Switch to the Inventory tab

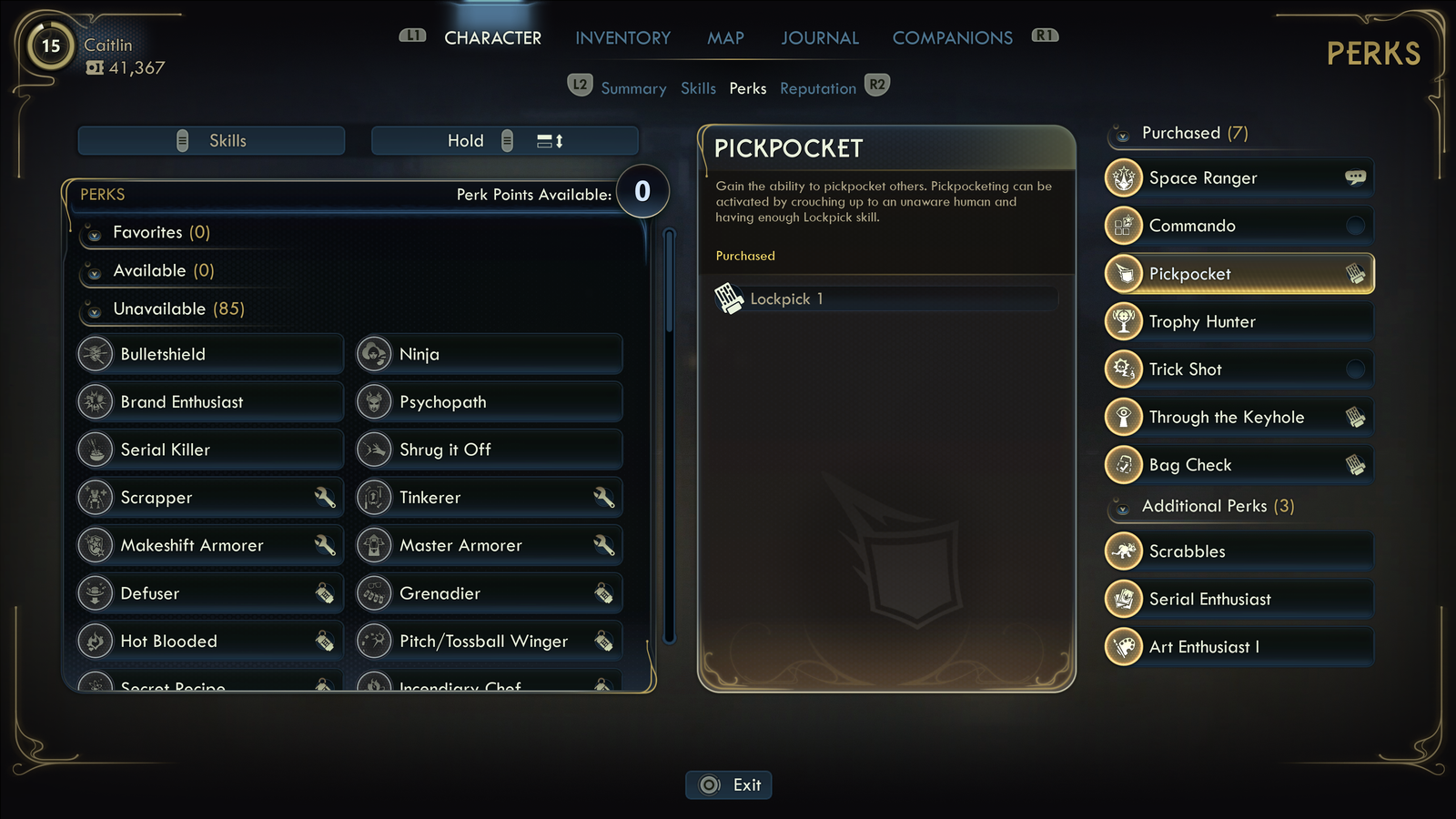tap(622, 38)
